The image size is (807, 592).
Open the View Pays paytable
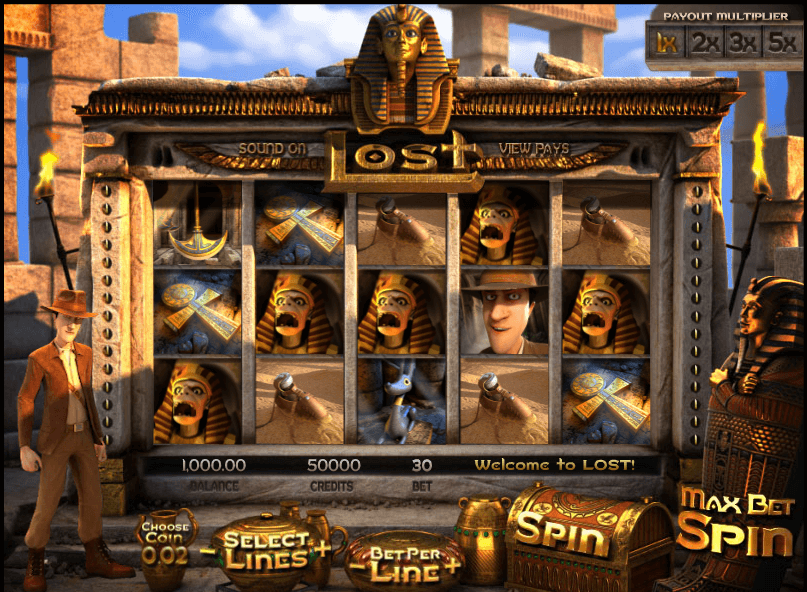[534, 149]
